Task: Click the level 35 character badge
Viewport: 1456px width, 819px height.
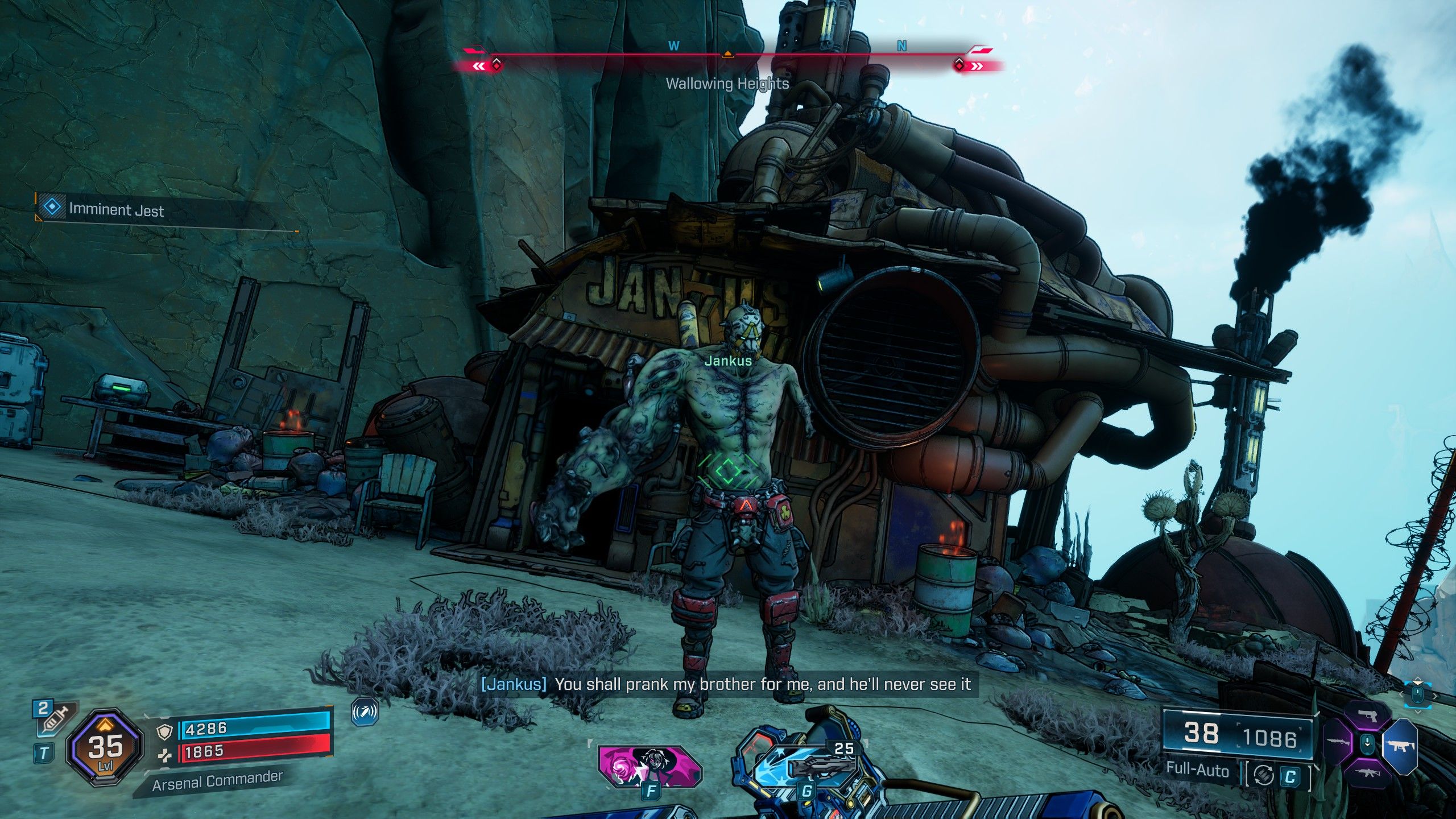Action: [105, 747]
